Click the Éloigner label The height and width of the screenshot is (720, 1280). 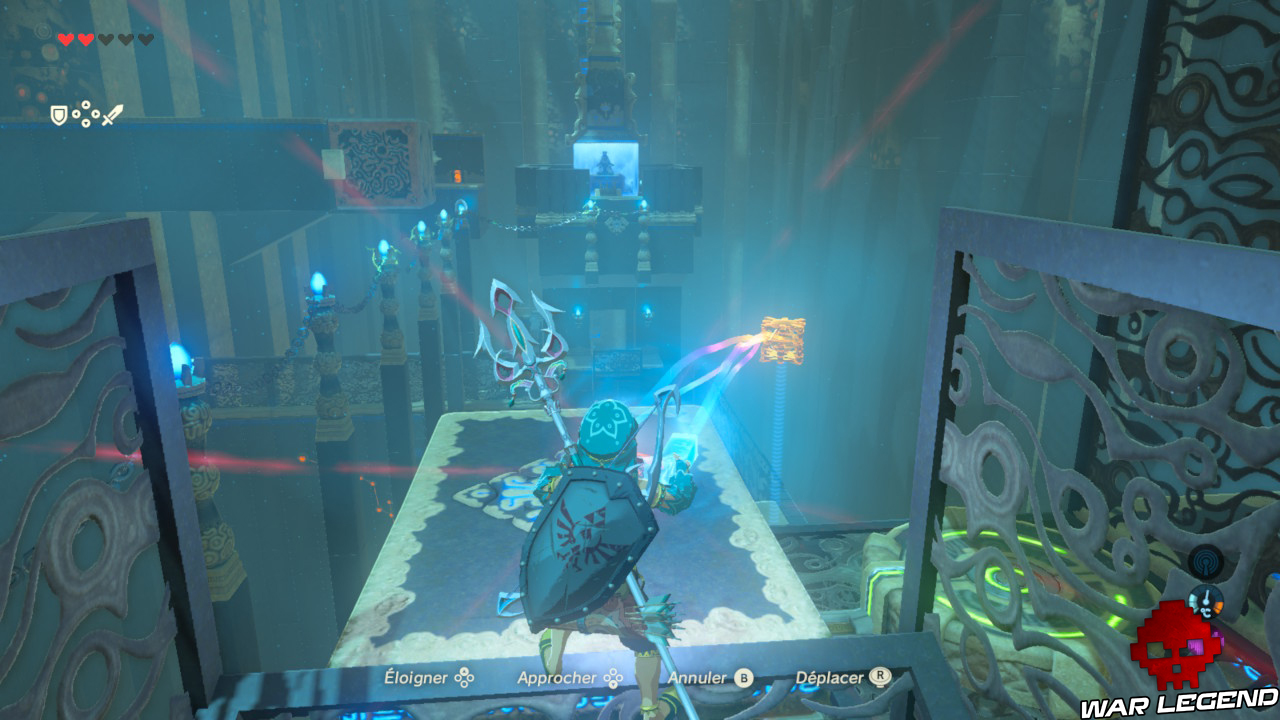[x=416, y=677]
